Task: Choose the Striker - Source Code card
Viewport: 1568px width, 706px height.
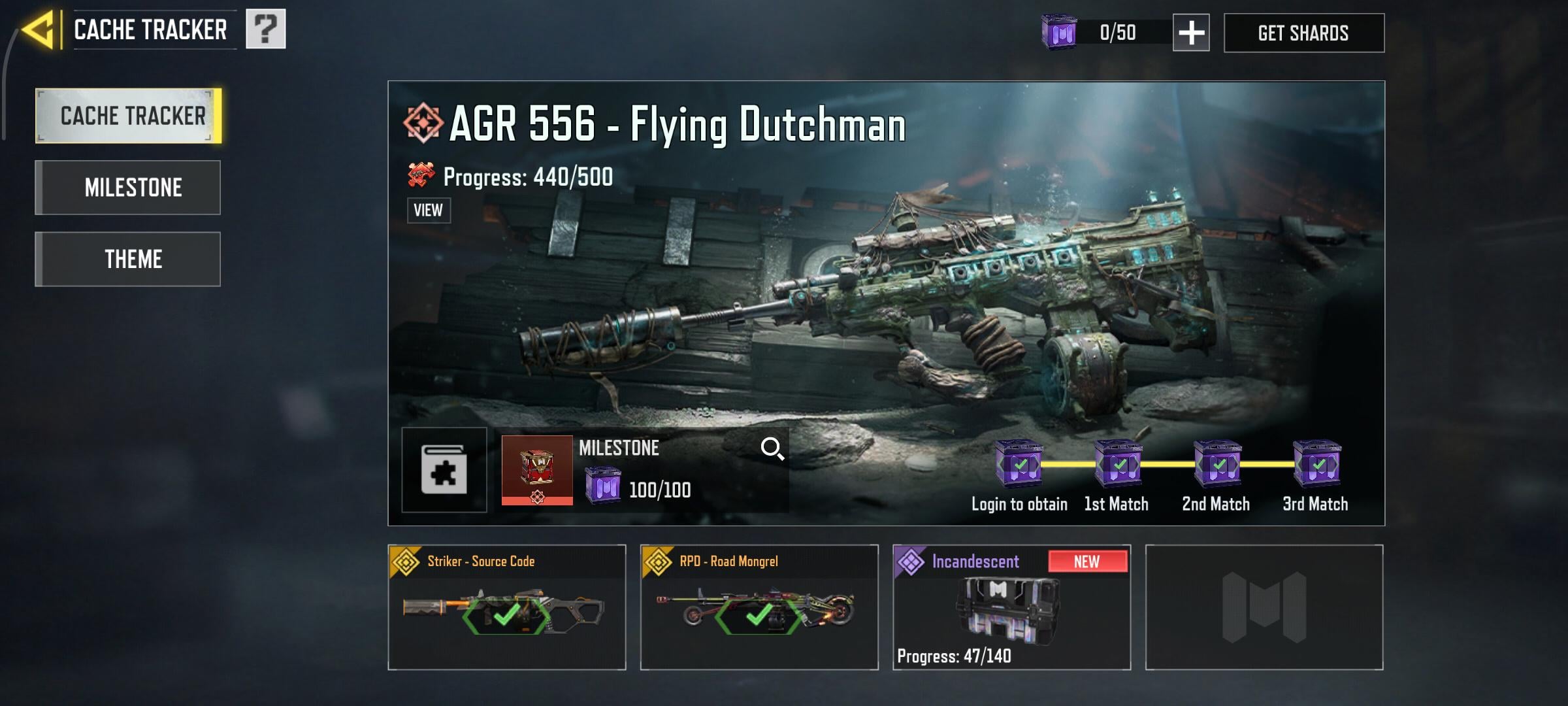Action: click(x=507, y=607)
